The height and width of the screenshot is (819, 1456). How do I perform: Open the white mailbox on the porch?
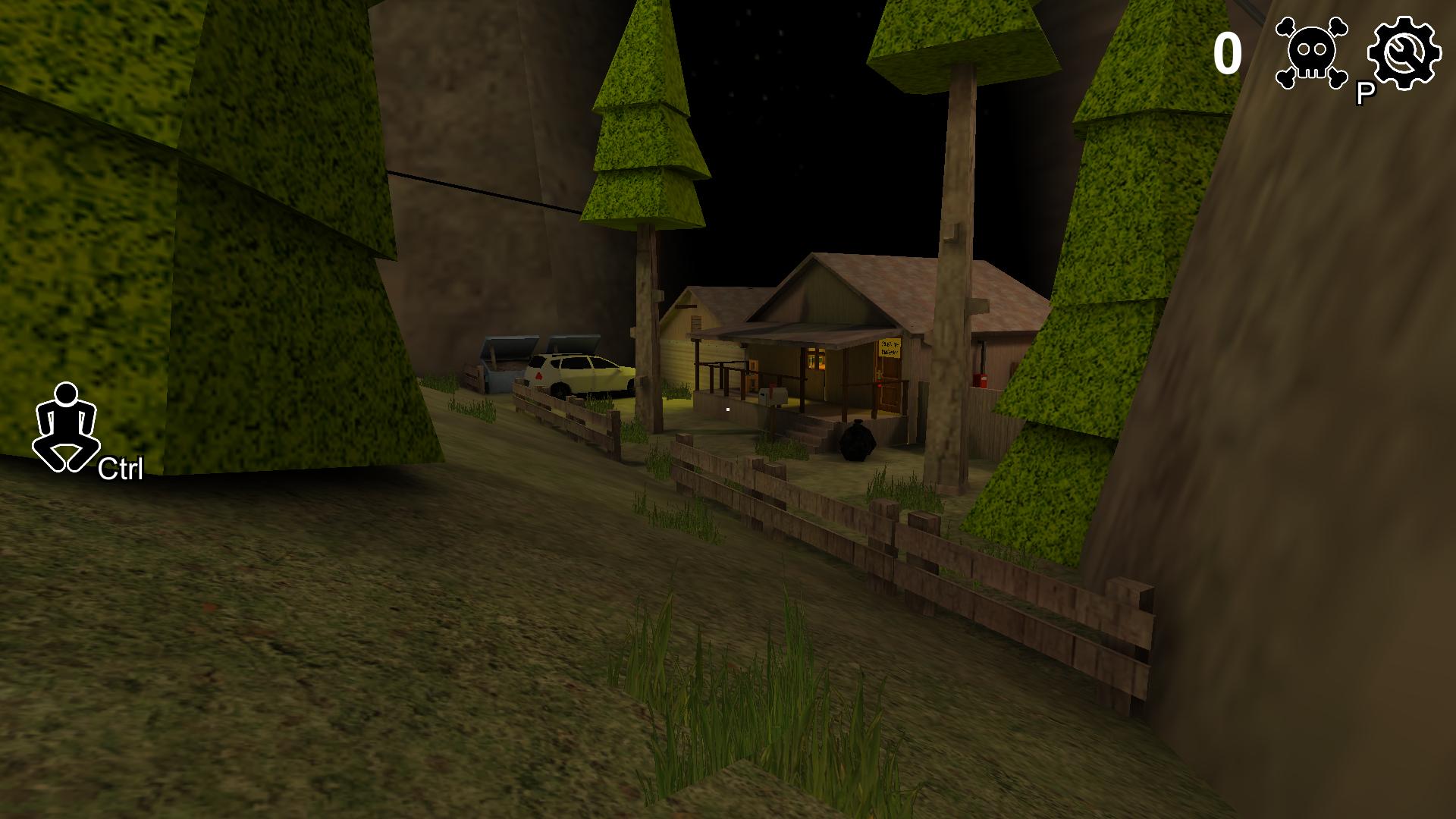(773, 396)
